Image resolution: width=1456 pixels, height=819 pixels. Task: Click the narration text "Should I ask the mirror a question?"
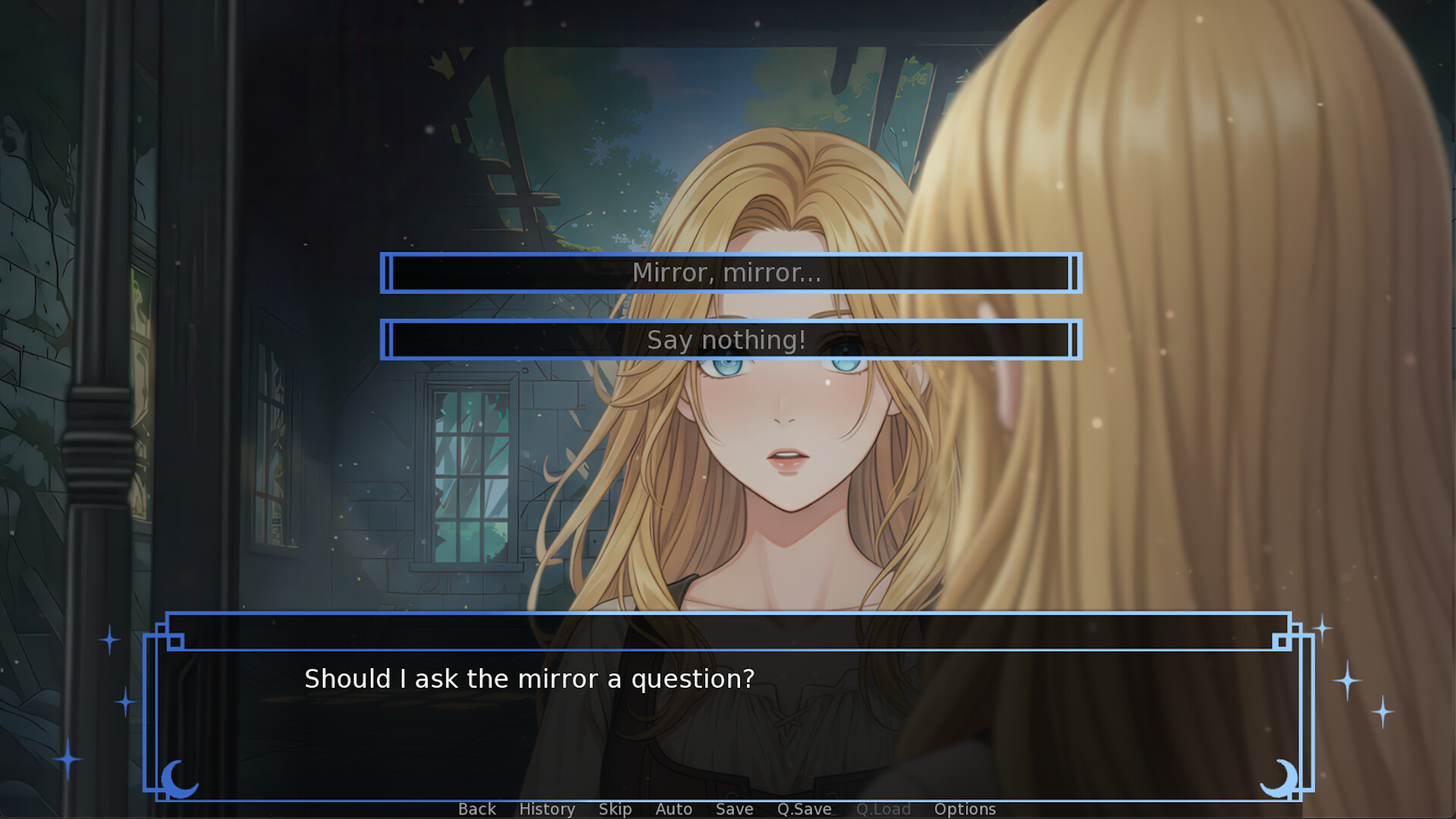tap(529, 679)
